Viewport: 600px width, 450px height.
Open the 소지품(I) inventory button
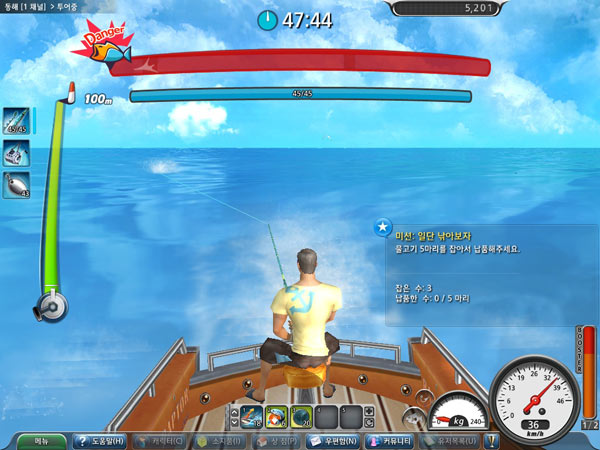(220, 441)
